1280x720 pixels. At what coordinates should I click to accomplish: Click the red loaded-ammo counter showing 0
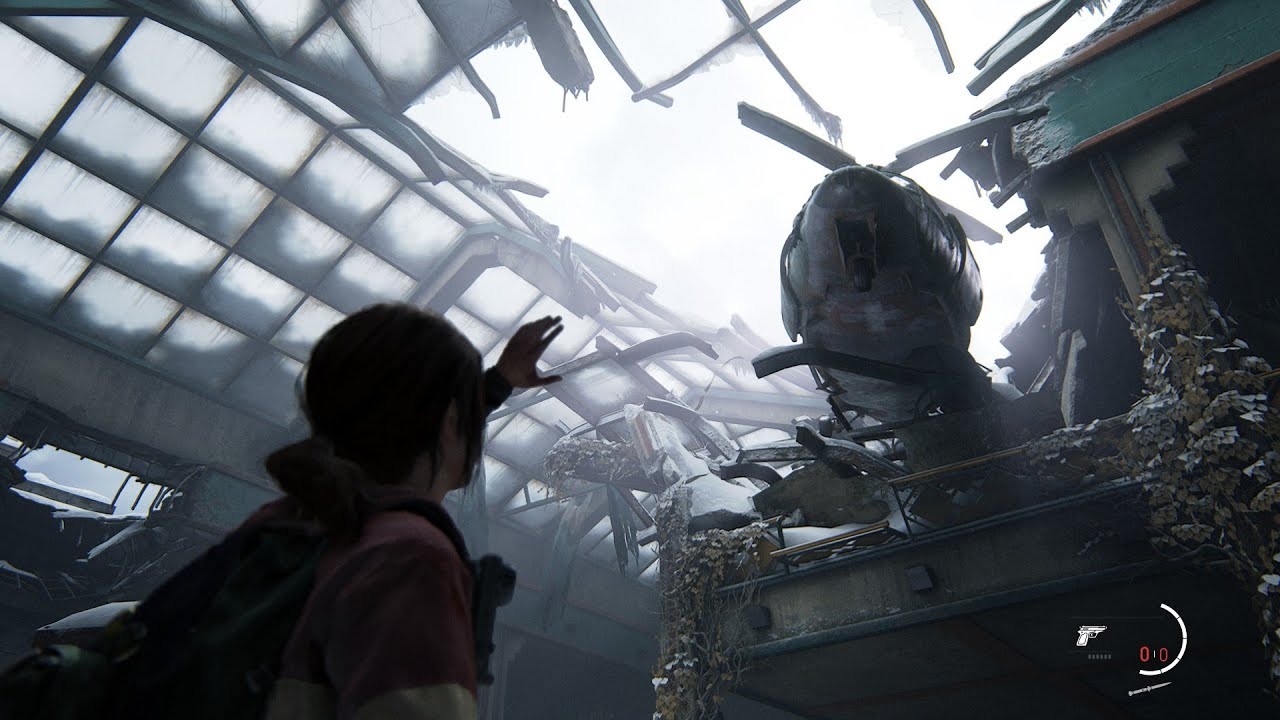tap(1145, 653)
